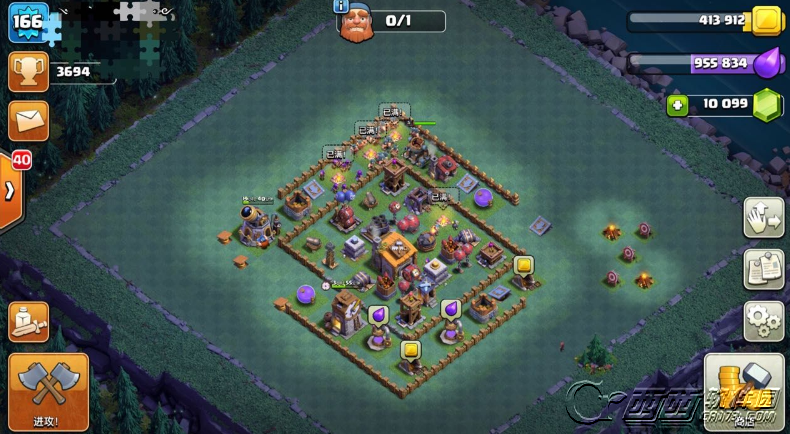Open the mail envelope inbox
This screenshot has width=790, height=434.
tap(28, 120)
